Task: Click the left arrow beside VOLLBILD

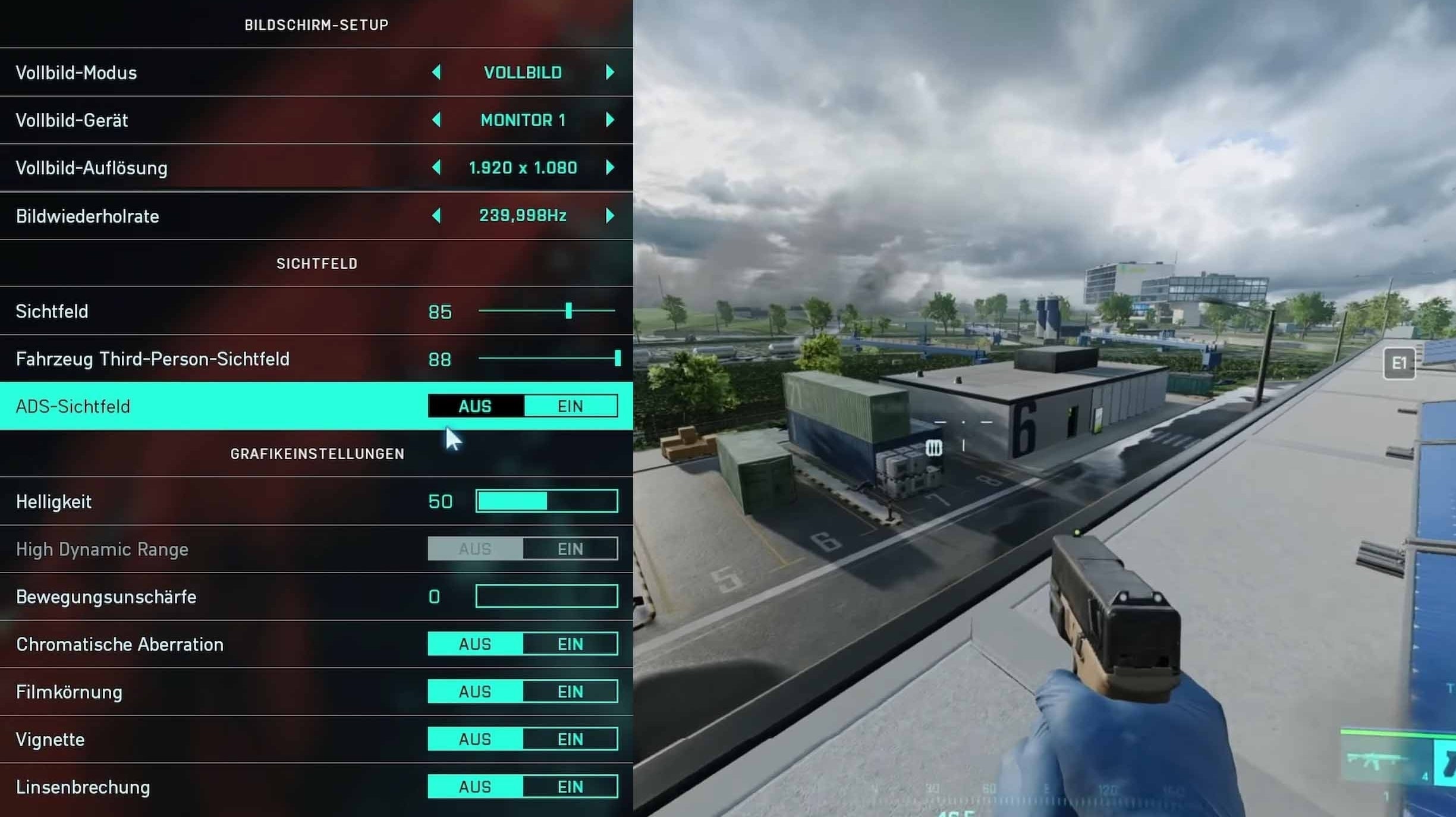Action: 437,72
